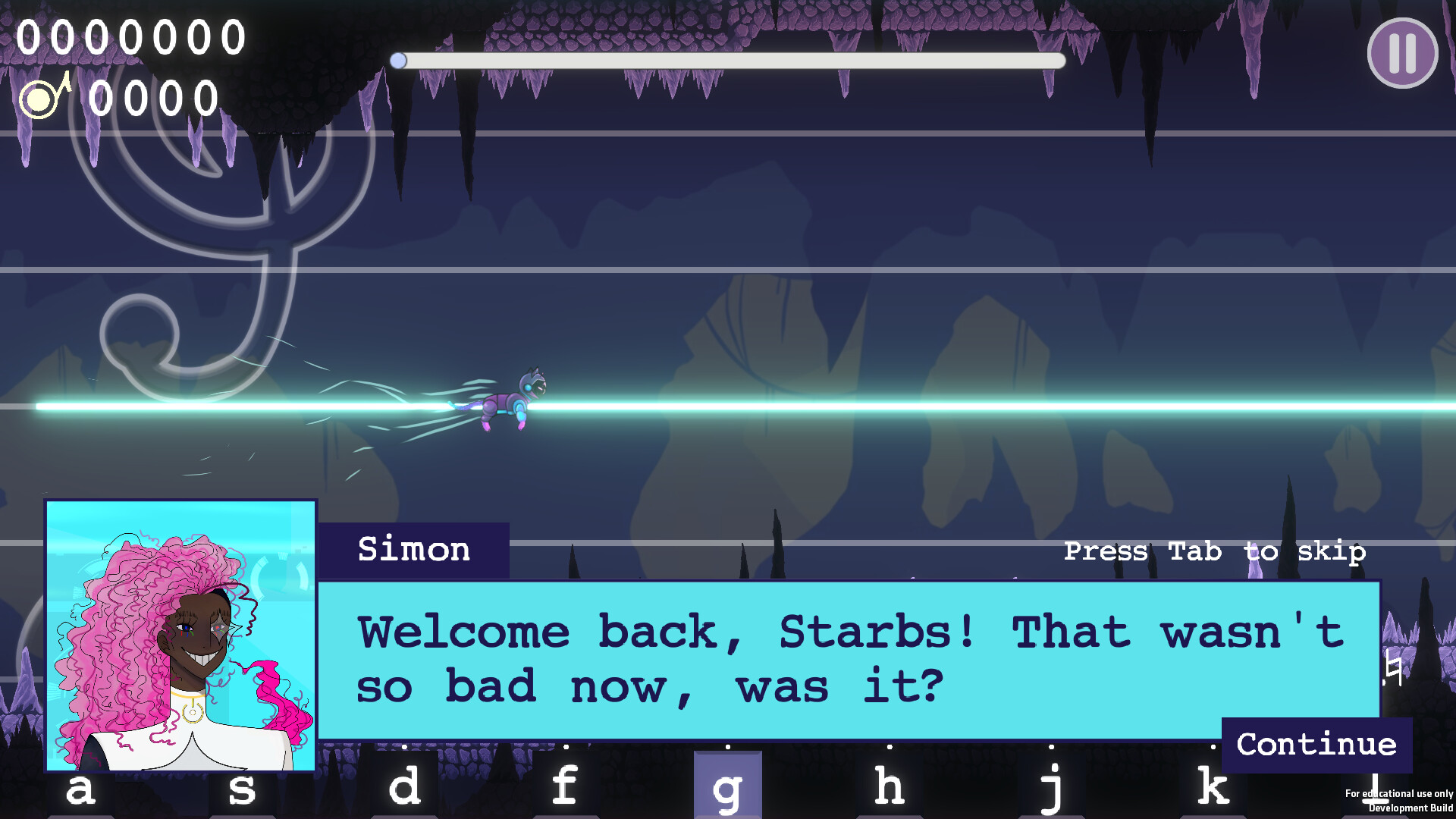Click the Continue button
Viewport: 1456px width, 819px height.
1316,744
